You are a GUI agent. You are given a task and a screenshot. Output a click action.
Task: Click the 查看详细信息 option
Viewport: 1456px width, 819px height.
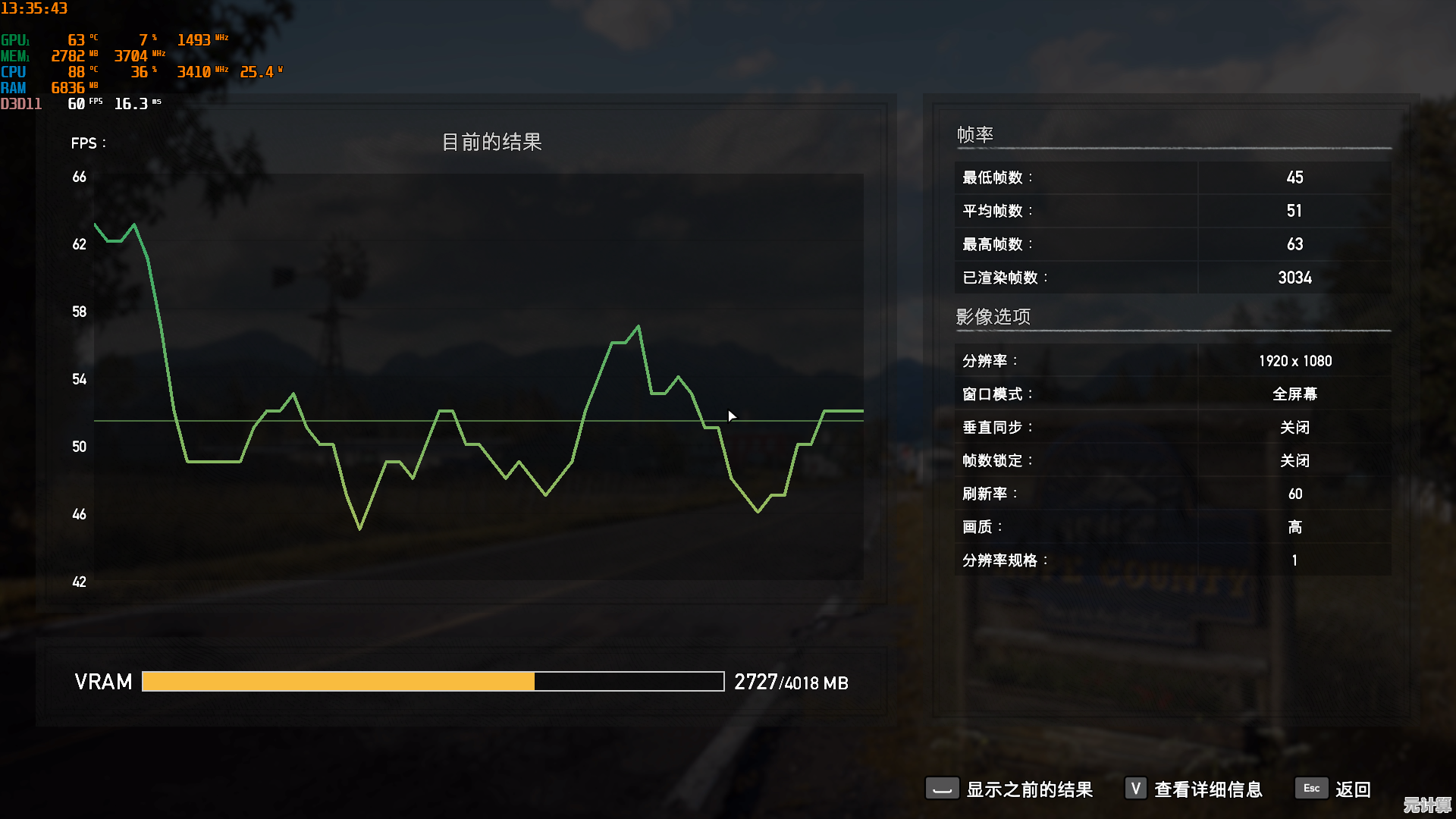1208,789
